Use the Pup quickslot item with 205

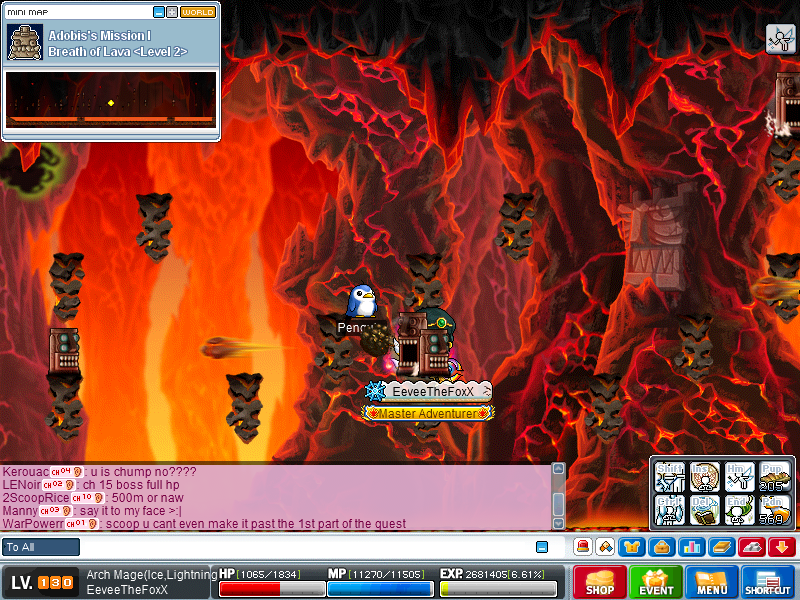tap(773, 476)
